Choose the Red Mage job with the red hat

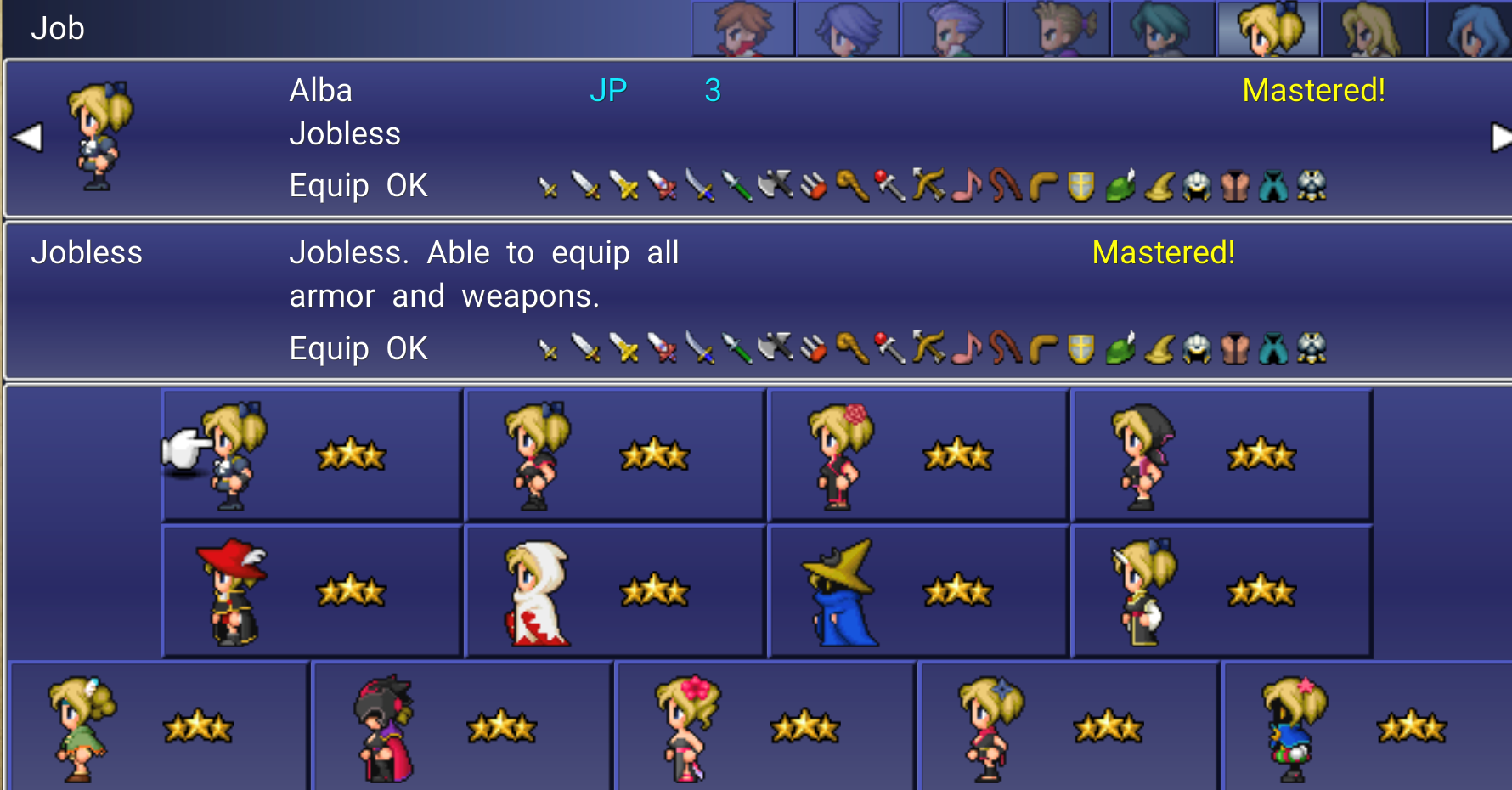pos(312,591)
